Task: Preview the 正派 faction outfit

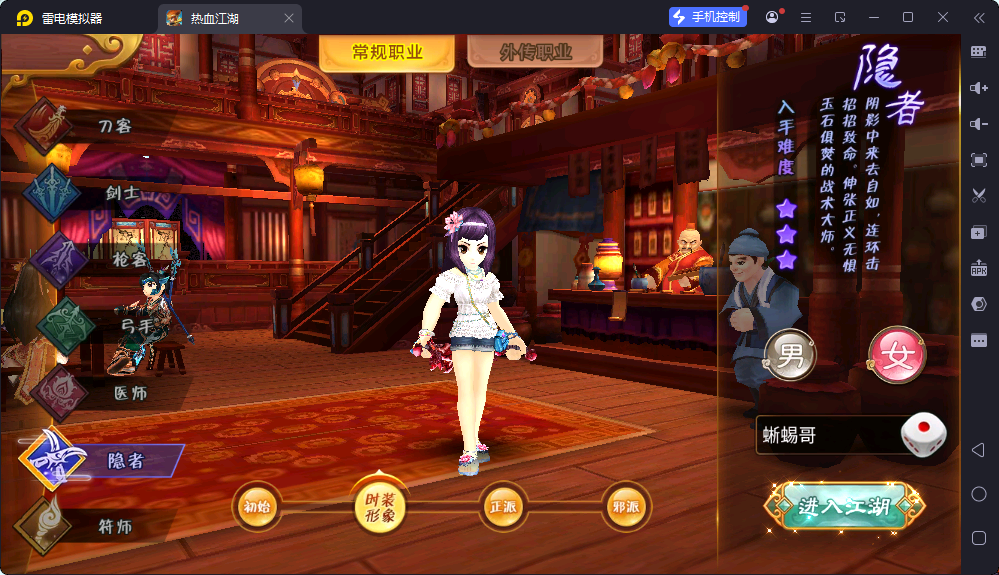Action: 503,507
